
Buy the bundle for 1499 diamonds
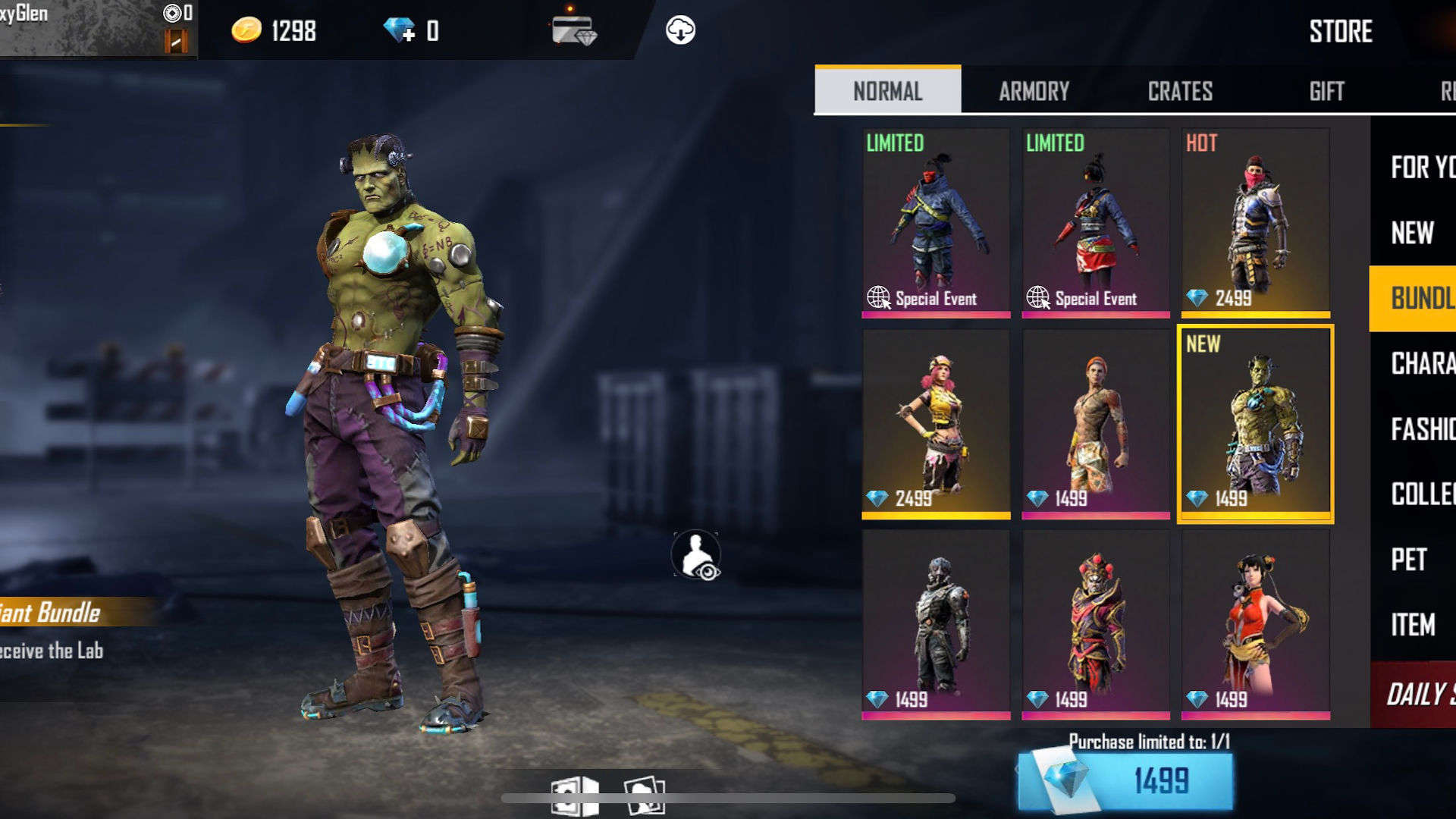pyautogui.click(x=1125, y=780)
